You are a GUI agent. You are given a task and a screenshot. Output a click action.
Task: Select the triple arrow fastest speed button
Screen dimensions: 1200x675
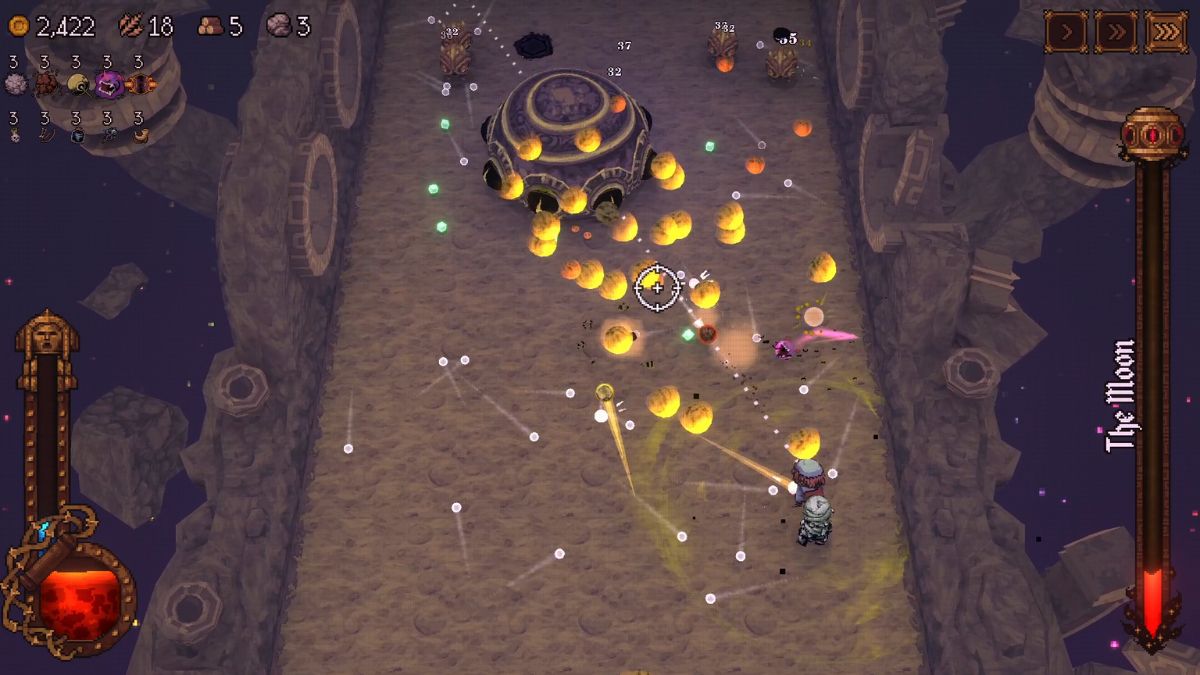click(1165, 32)
